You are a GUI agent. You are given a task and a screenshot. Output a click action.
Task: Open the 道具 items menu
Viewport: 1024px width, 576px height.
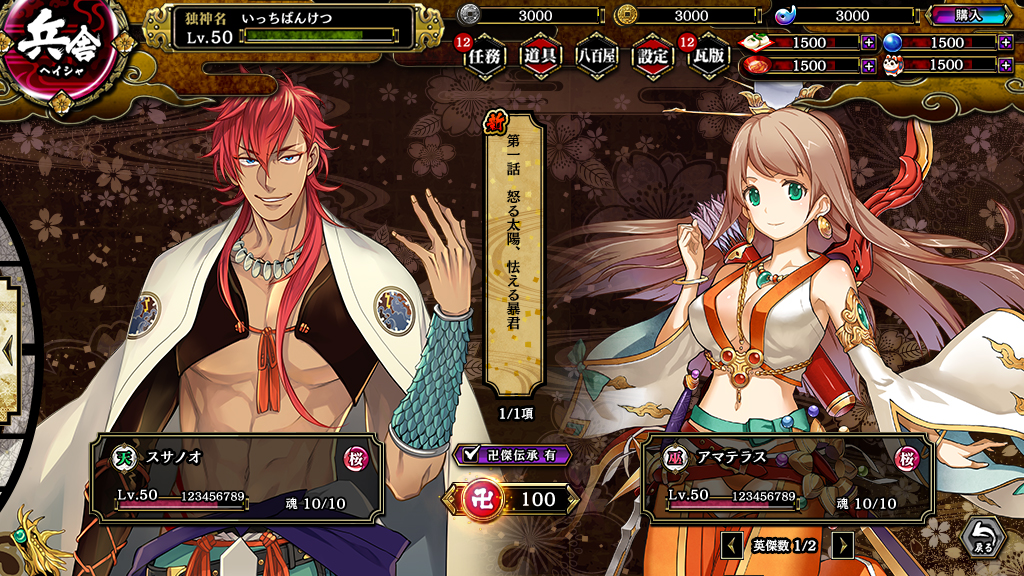[x=540, y=57]
